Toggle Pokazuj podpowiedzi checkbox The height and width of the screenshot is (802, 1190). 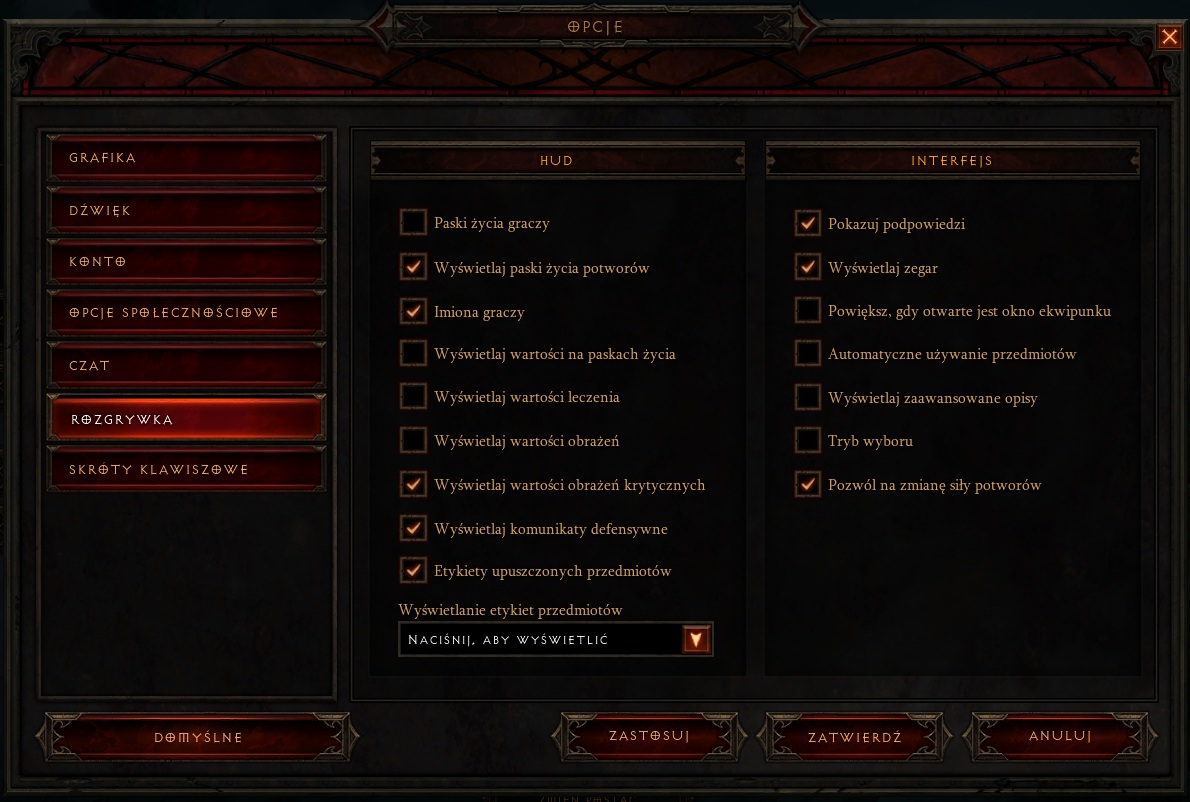807,223
